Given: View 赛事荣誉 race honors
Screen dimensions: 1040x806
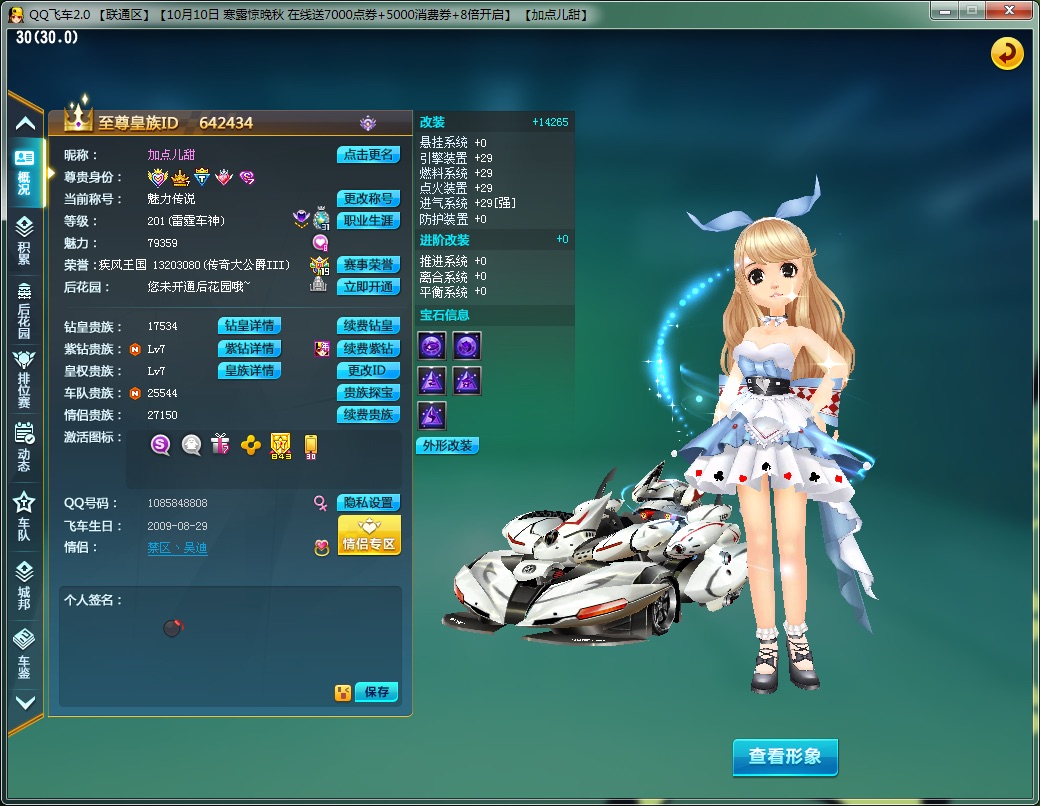Looking at the screenshot, I should pyautogui.click(x=368, y=265).
